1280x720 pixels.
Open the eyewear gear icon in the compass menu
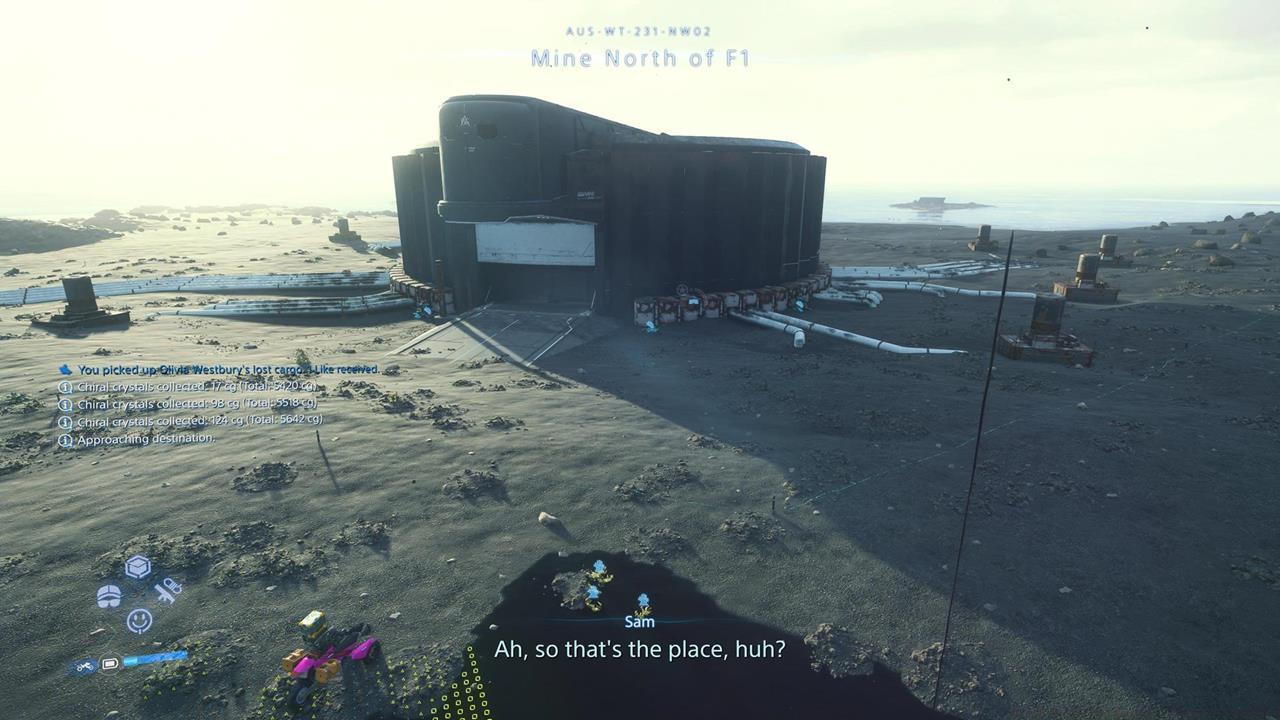tap(109, 595)
